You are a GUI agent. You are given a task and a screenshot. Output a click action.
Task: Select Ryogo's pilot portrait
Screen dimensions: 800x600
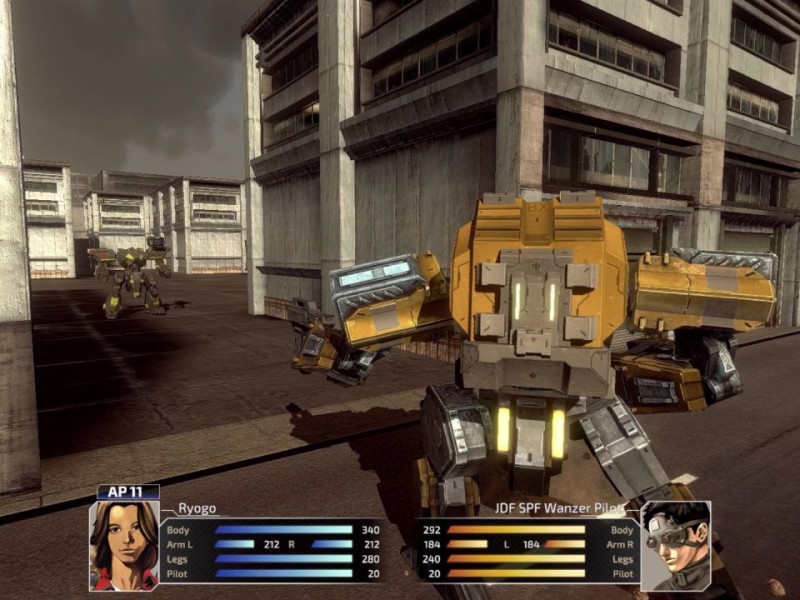[124, 544]
